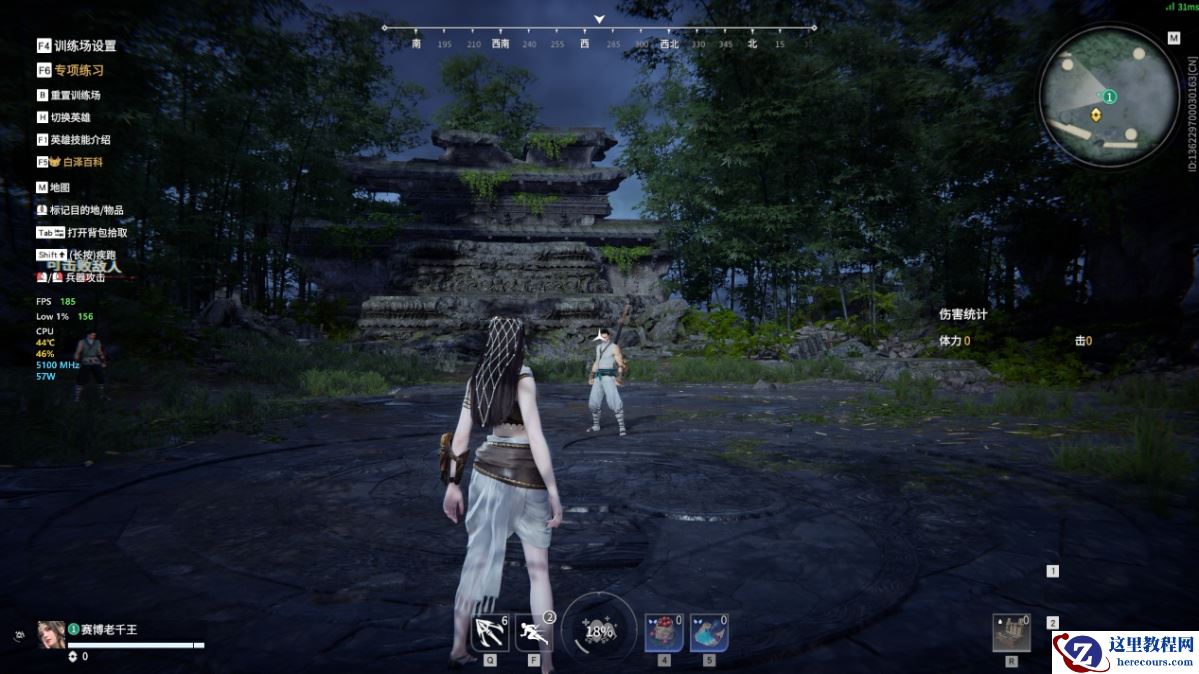Open the 这里教程网 herecours.com watermark logo
This screenshot has height=674, width=1199.
[1125, 652]
